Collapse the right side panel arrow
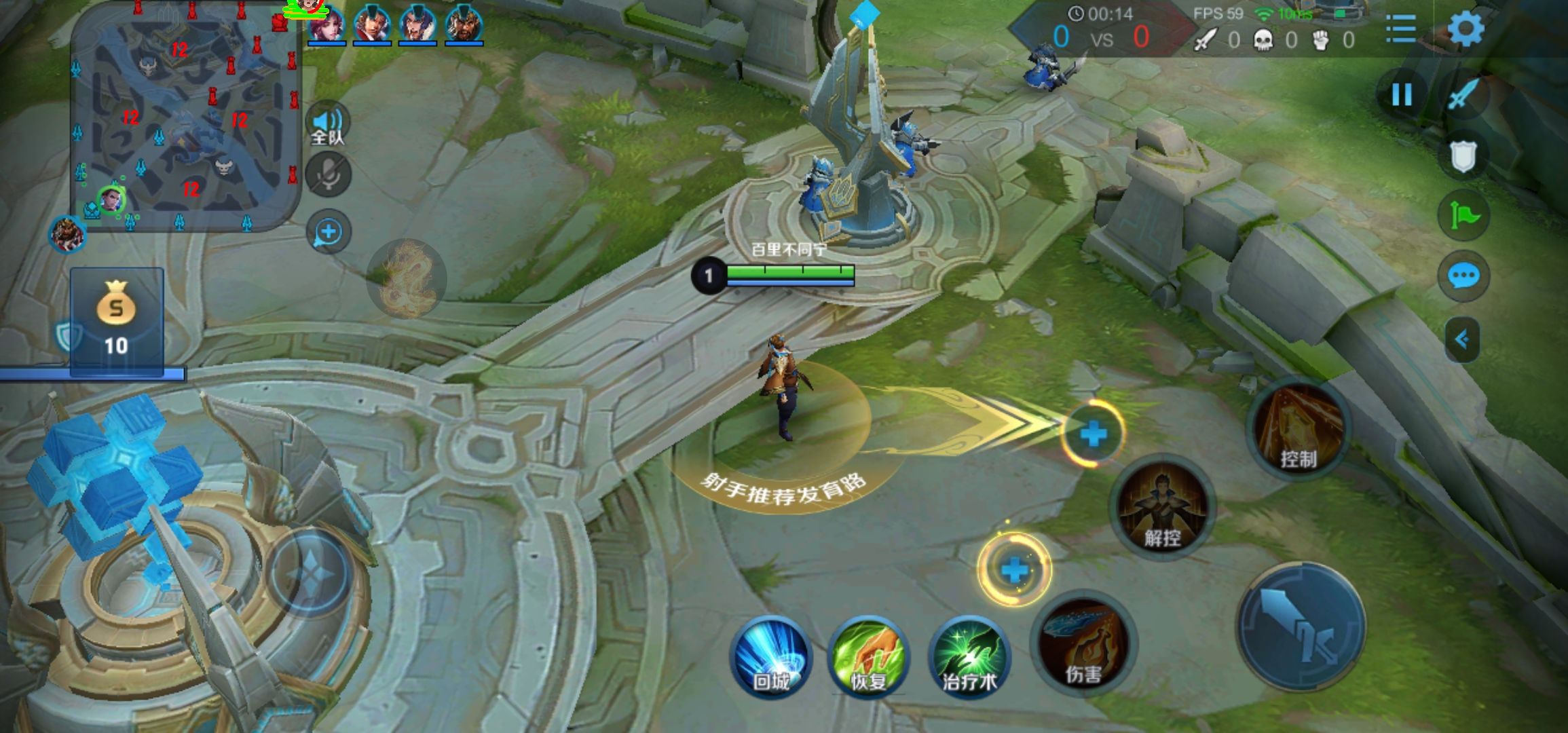The width and height of the screenshot is (1568, 733). click(x=1462, y=339)
